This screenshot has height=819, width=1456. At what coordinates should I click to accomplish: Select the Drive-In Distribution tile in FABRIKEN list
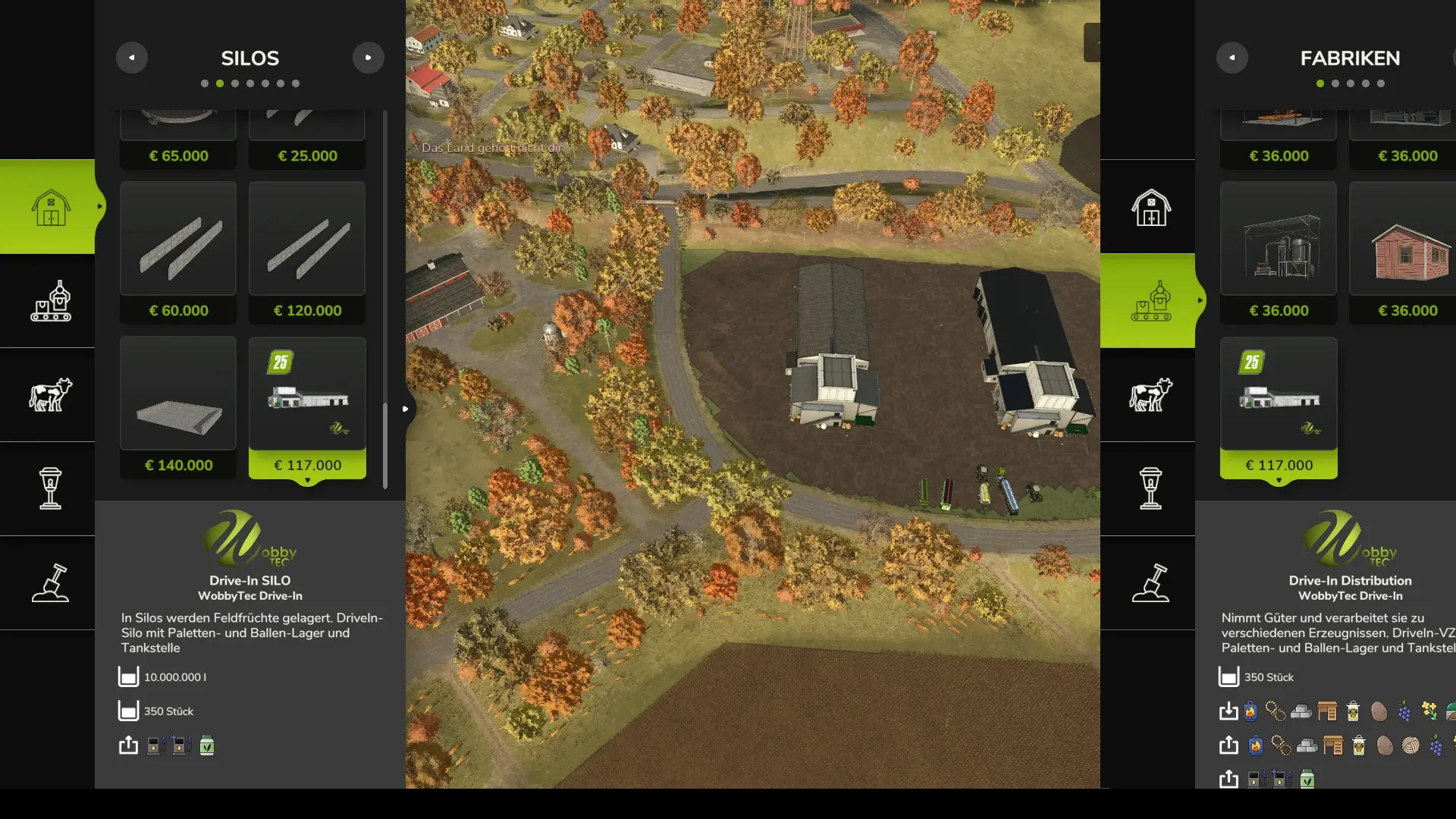(x=1279, y=407)
